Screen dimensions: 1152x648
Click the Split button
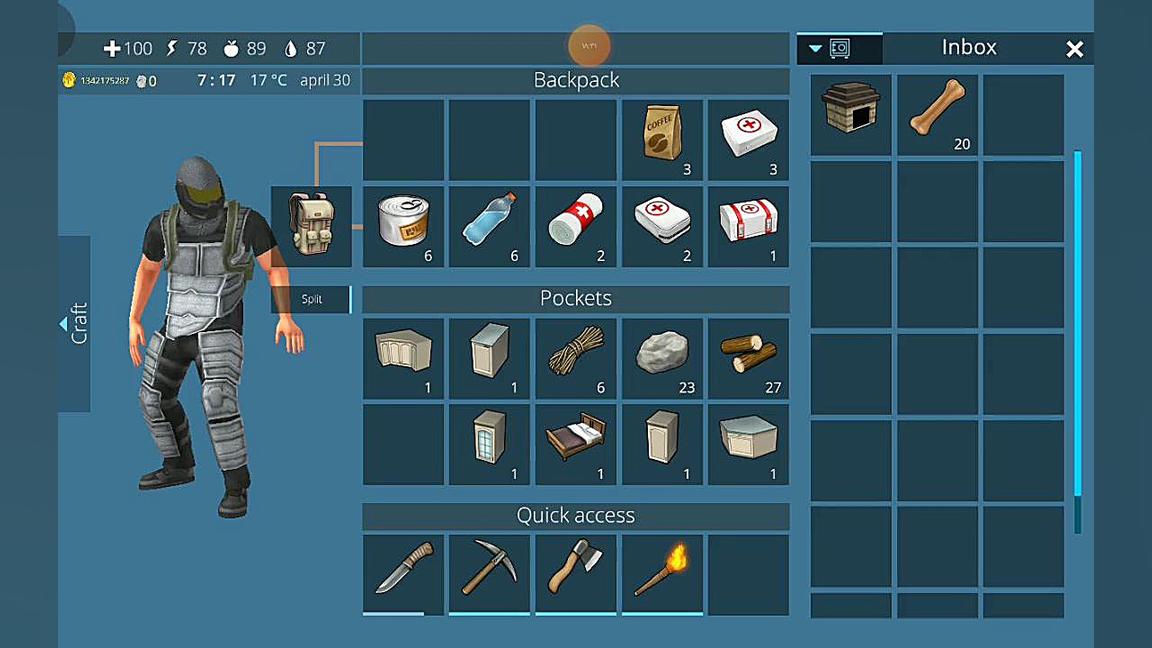pyautogui.click(x=311, y=299)
